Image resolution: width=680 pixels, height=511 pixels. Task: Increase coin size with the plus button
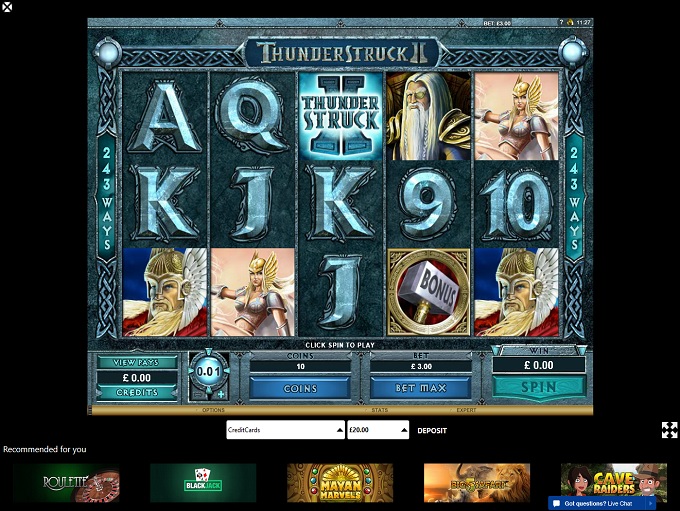click(x=221, y=393)
